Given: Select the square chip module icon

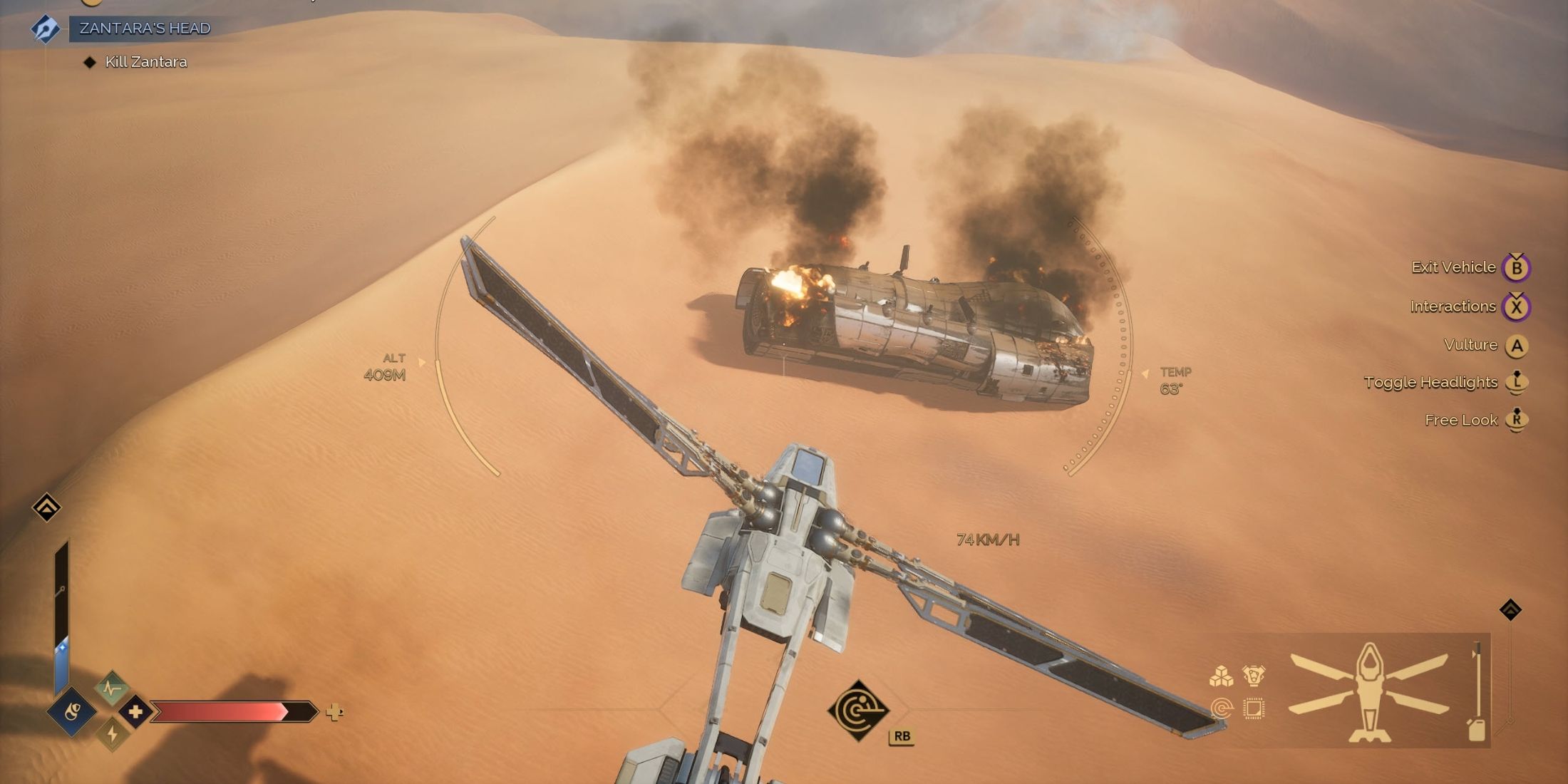Looking at the screenshot, I should pyautogui.click(x=1253, y=708).
